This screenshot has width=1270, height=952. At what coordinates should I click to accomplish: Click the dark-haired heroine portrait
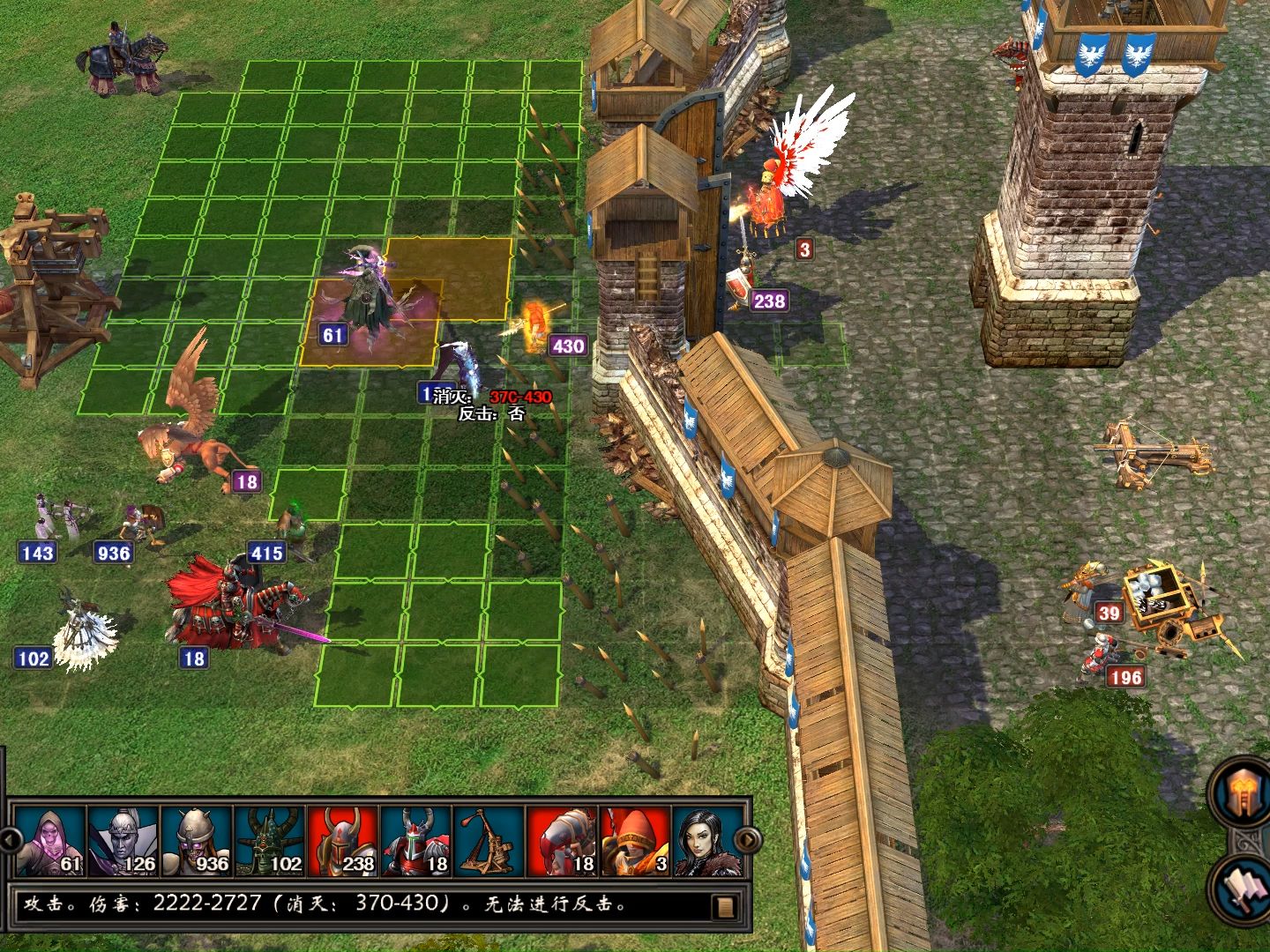click(x=708, y=841)
